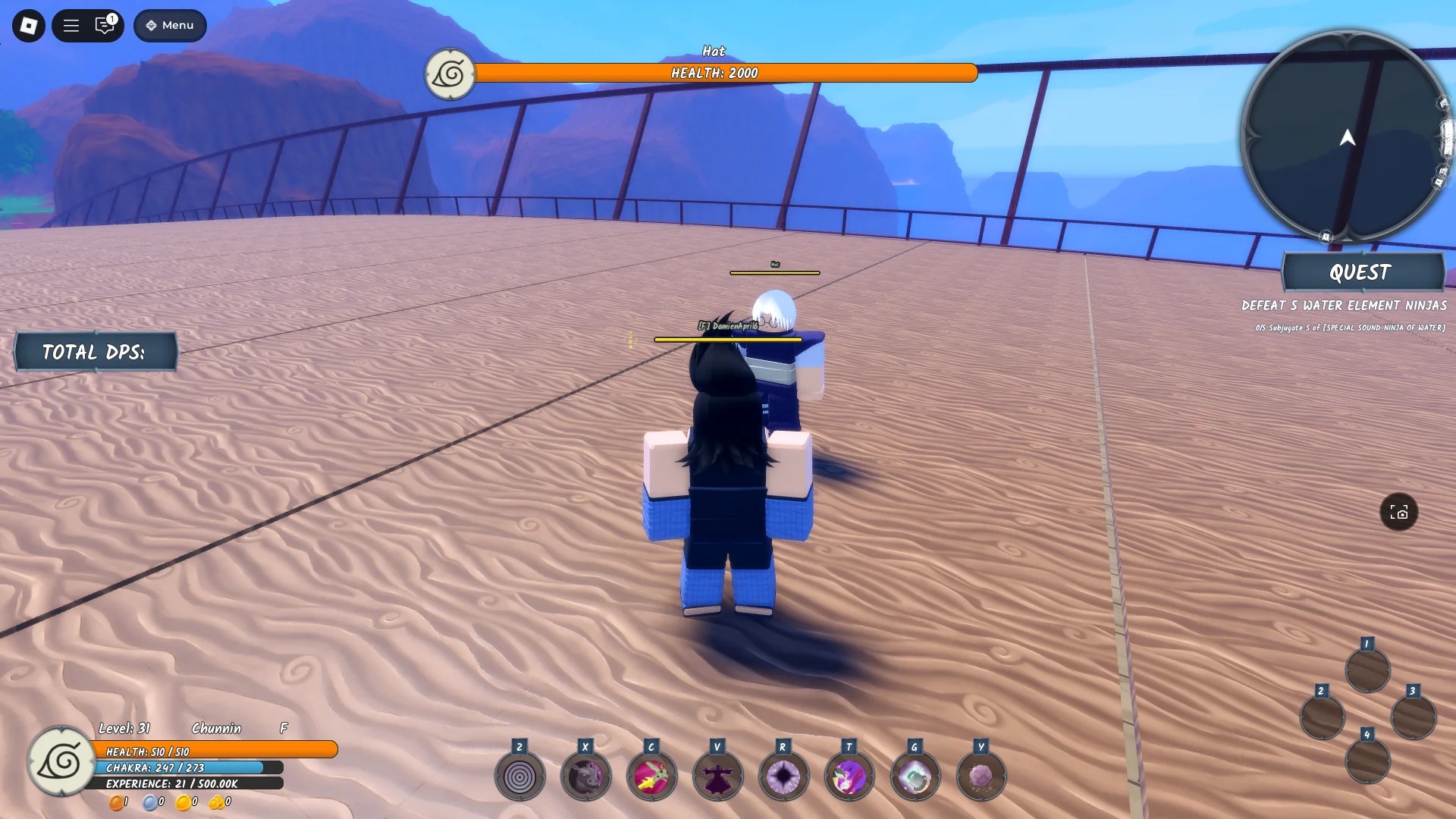
Task: Use the C dragon jutsu ability
Action: point(651,775)
